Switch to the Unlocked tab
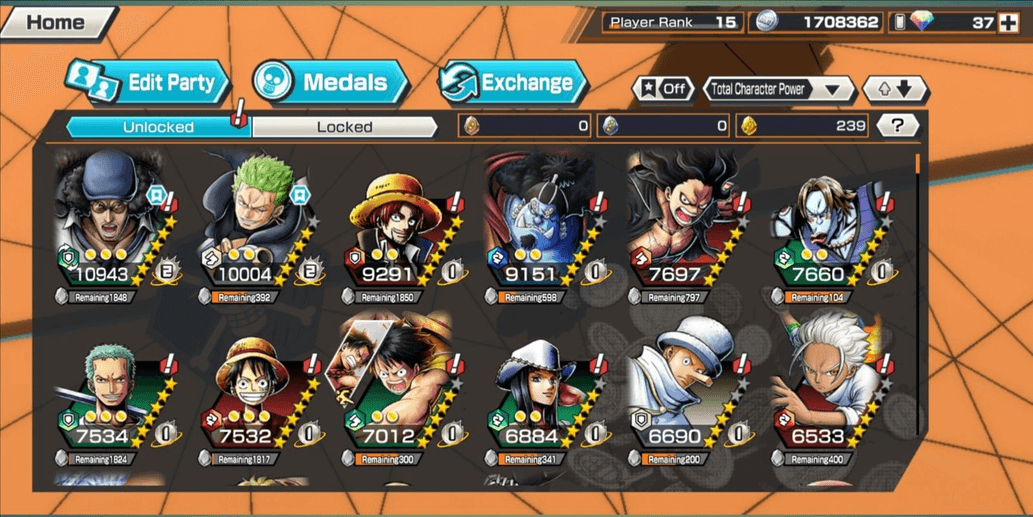 point(158,127)
